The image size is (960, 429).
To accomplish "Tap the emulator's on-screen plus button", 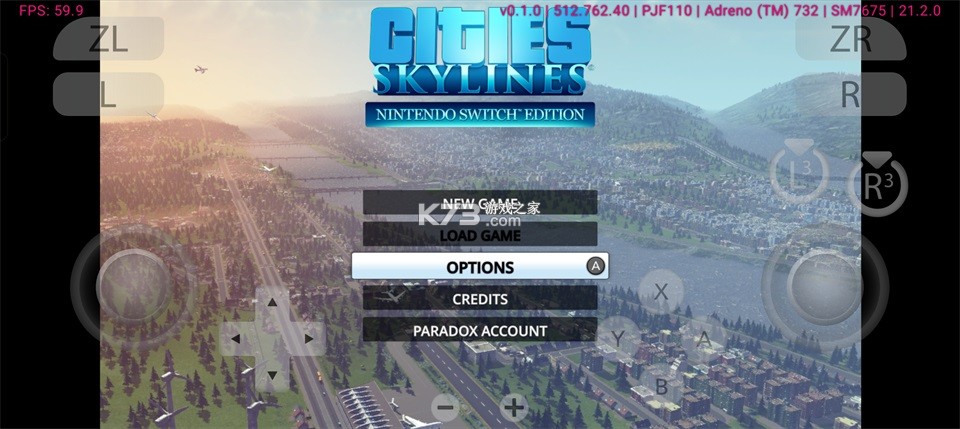I will [514, 407].
